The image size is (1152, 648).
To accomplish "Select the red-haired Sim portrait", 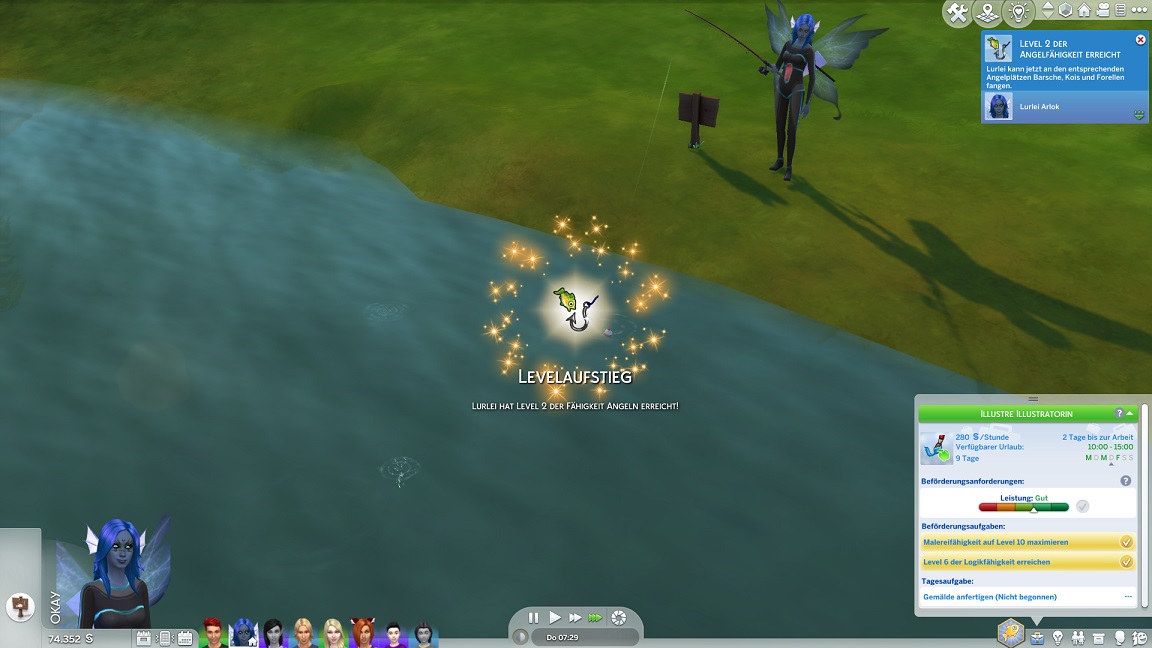I will point(212,633).
